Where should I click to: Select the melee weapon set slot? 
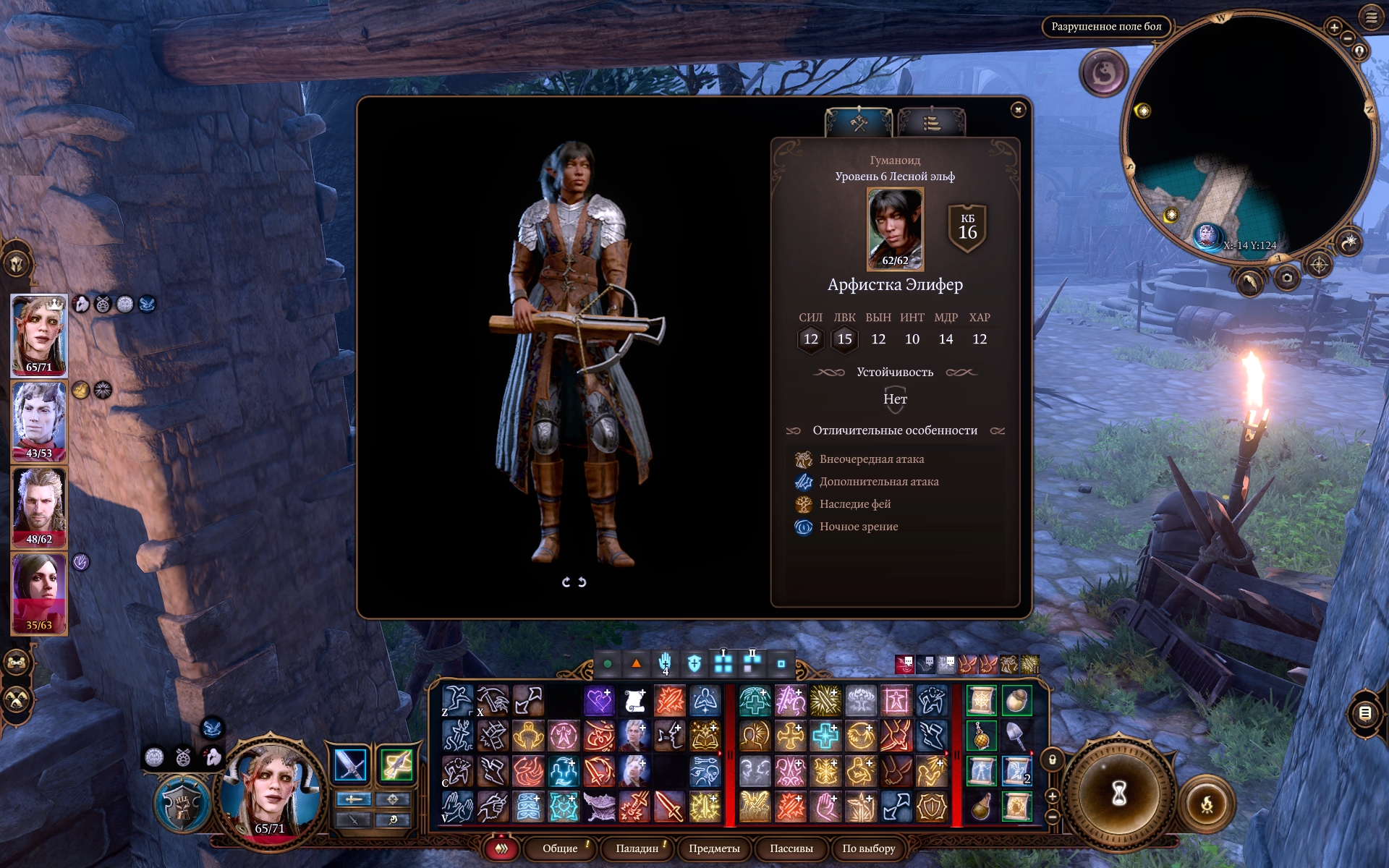(351, 765)
